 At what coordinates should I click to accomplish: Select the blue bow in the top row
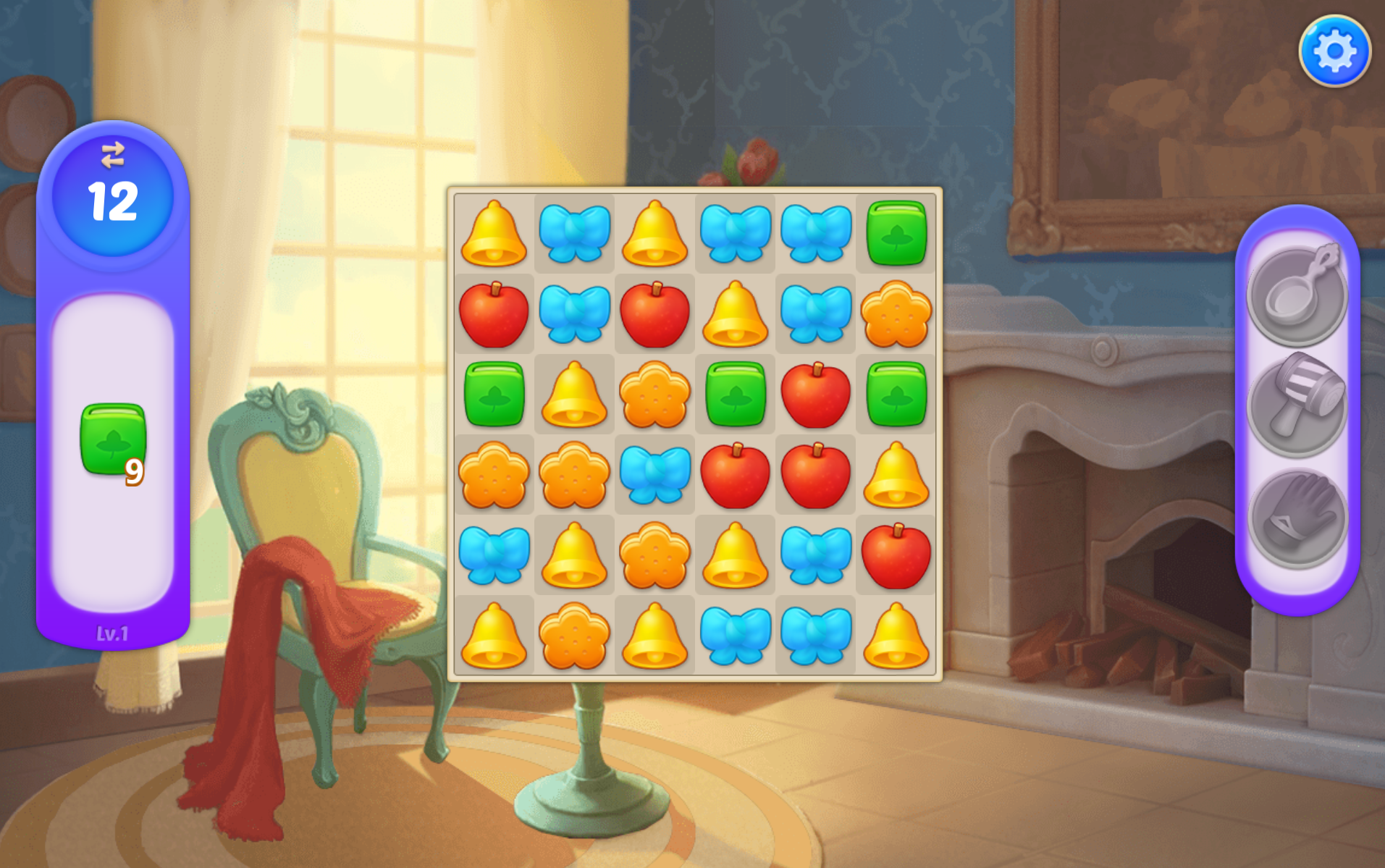[574, 232]
